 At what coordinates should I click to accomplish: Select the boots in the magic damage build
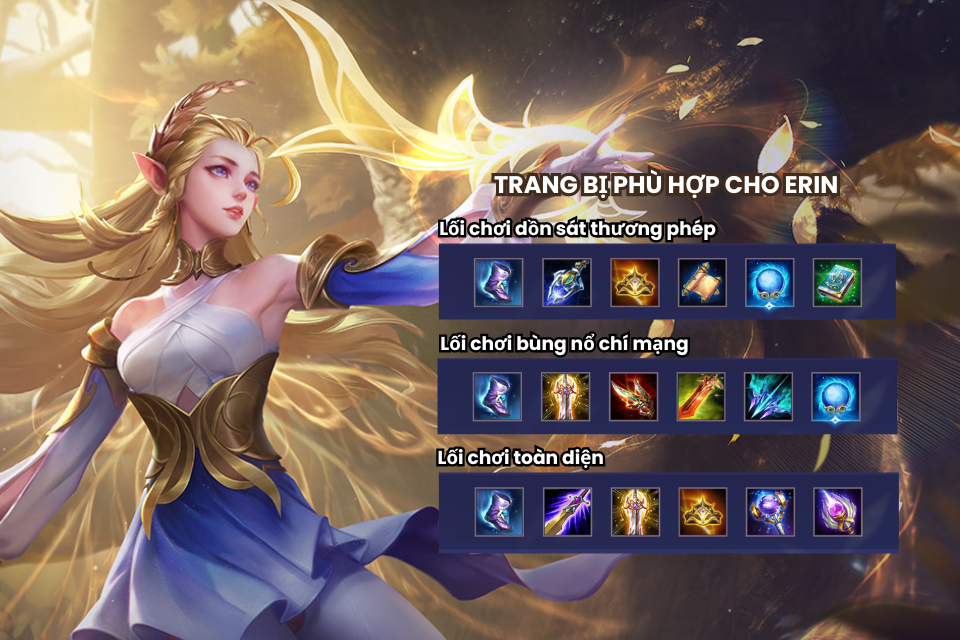pos(498,282)
